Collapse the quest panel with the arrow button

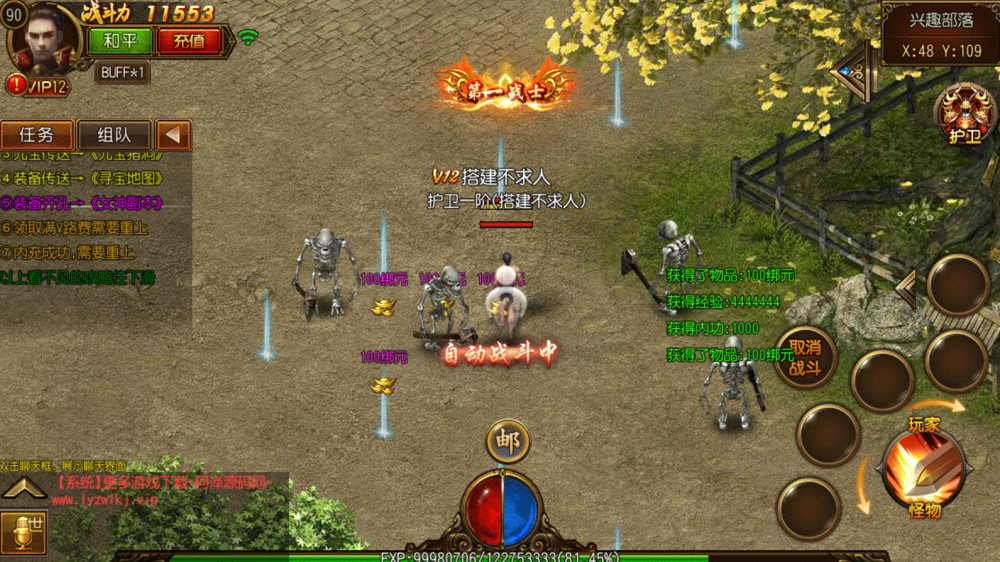pos(174,135)
